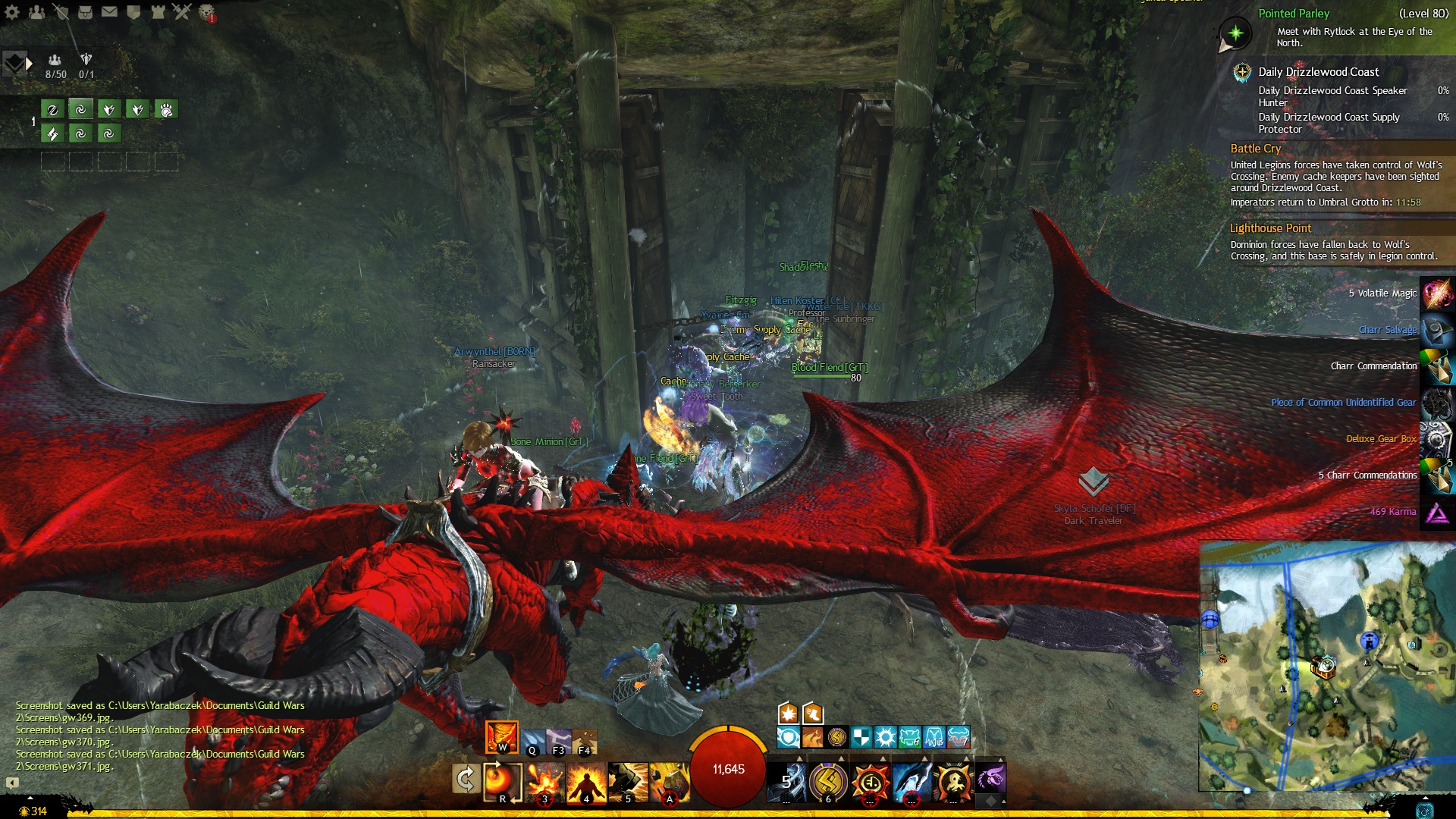Select the purple dragon mount skill icon

point(990,778)
